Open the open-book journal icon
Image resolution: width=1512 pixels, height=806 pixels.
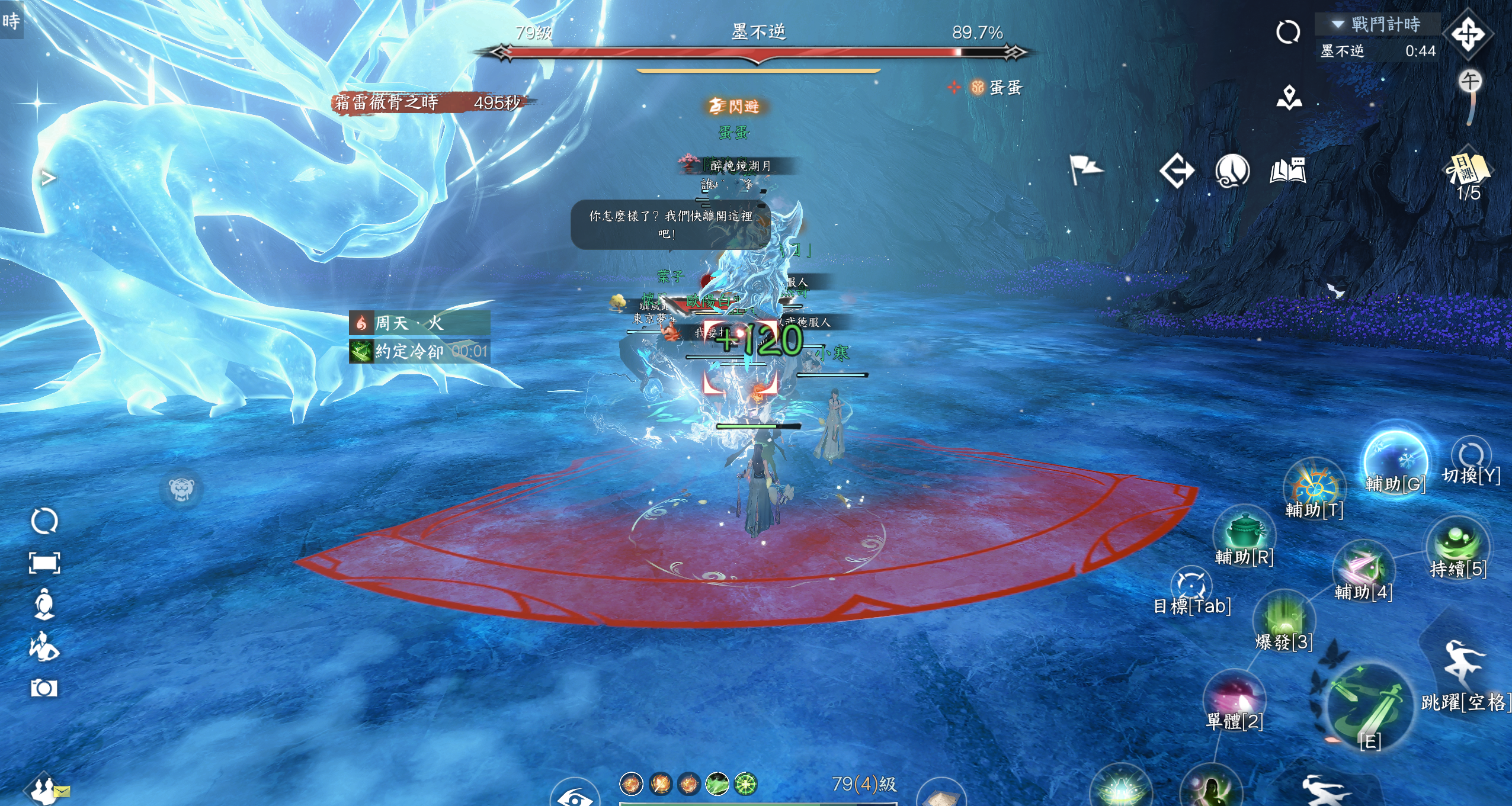1287,171
